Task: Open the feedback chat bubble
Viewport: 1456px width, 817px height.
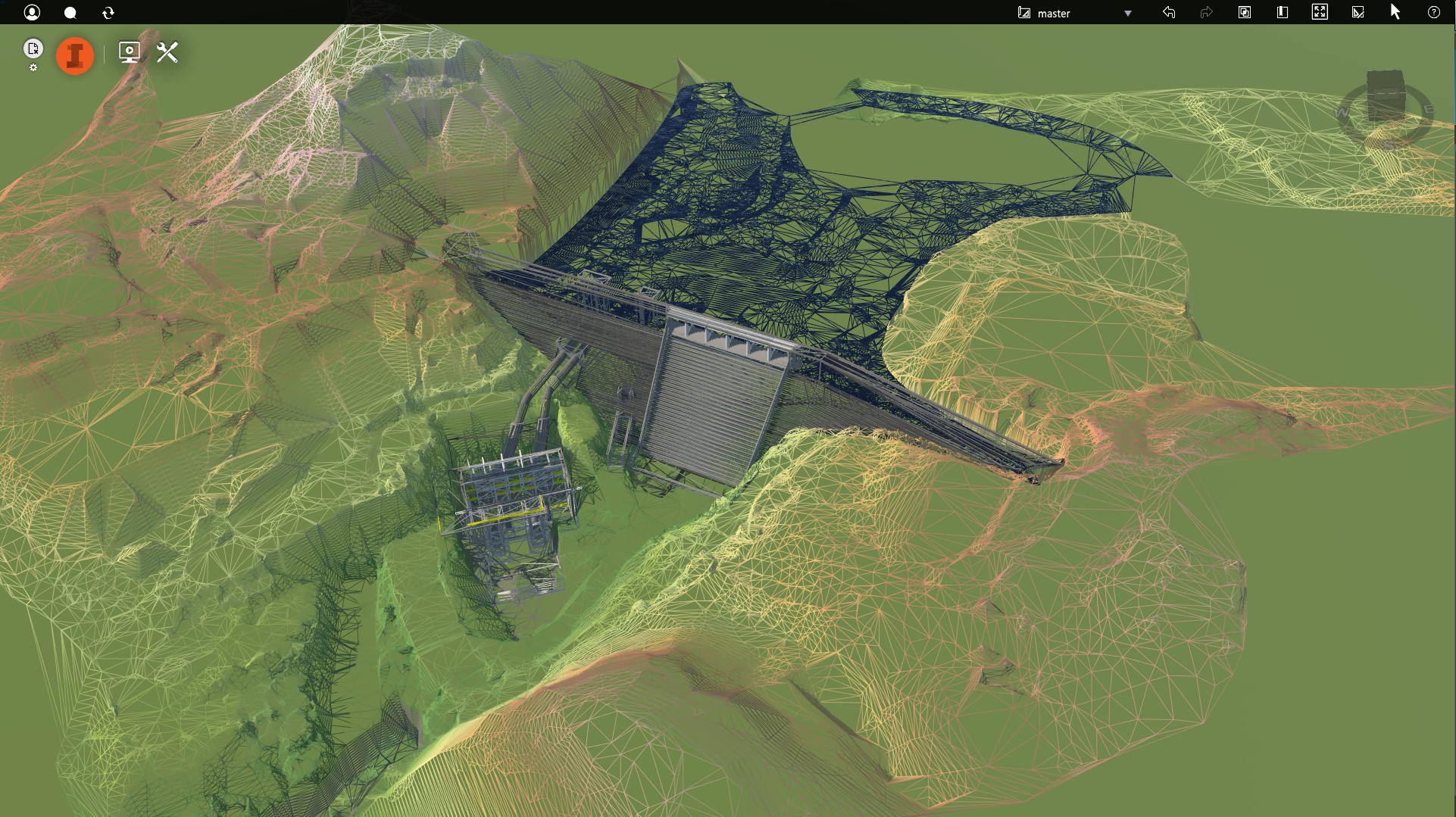Action: (70, 12)
